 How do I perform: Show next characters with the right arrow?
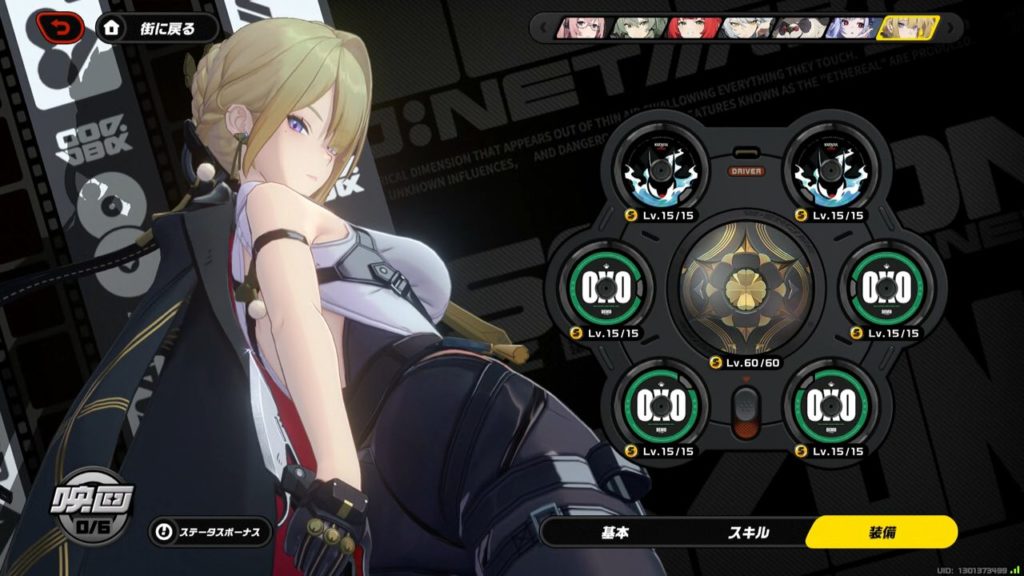[948, 27]
